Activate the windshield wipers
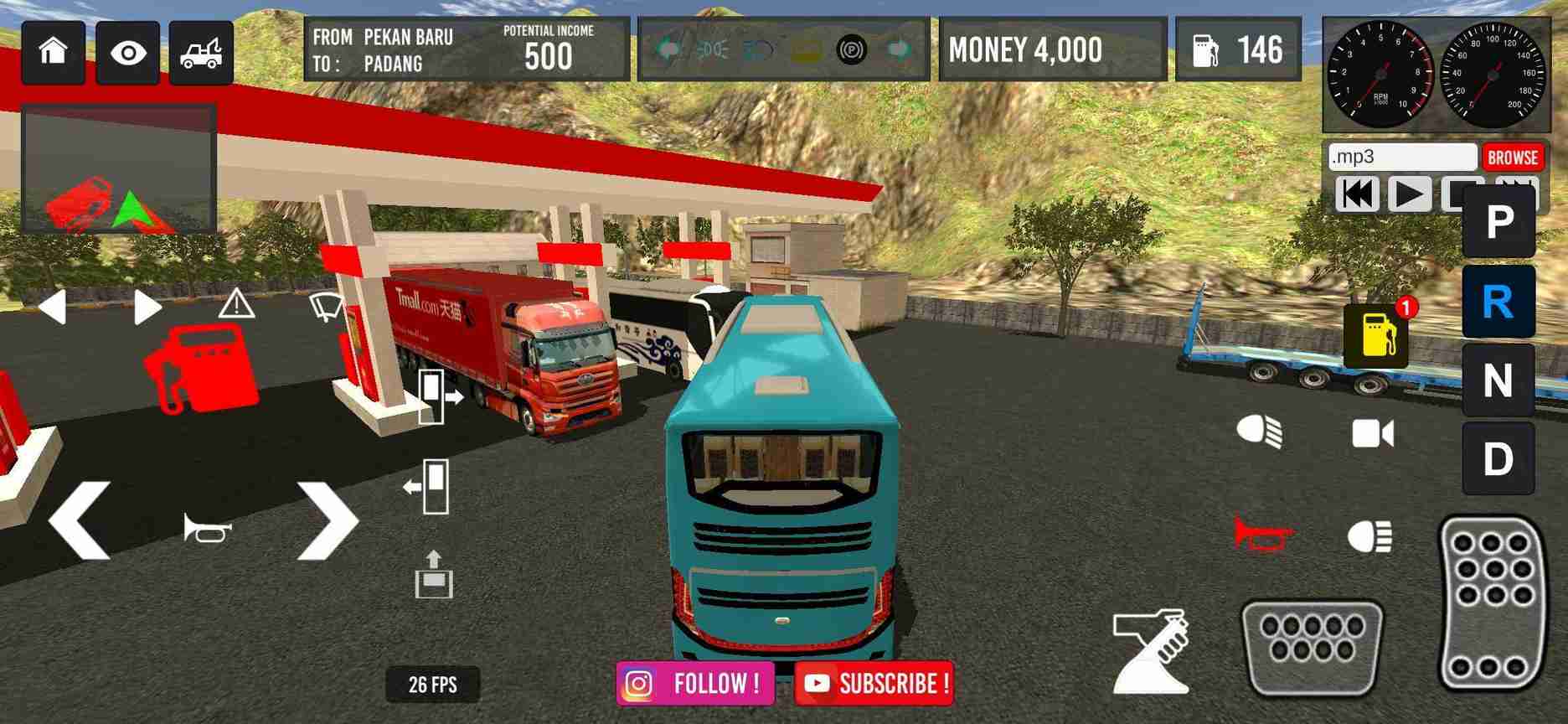This screenshot has width=1568, height=724. (326, 306)
